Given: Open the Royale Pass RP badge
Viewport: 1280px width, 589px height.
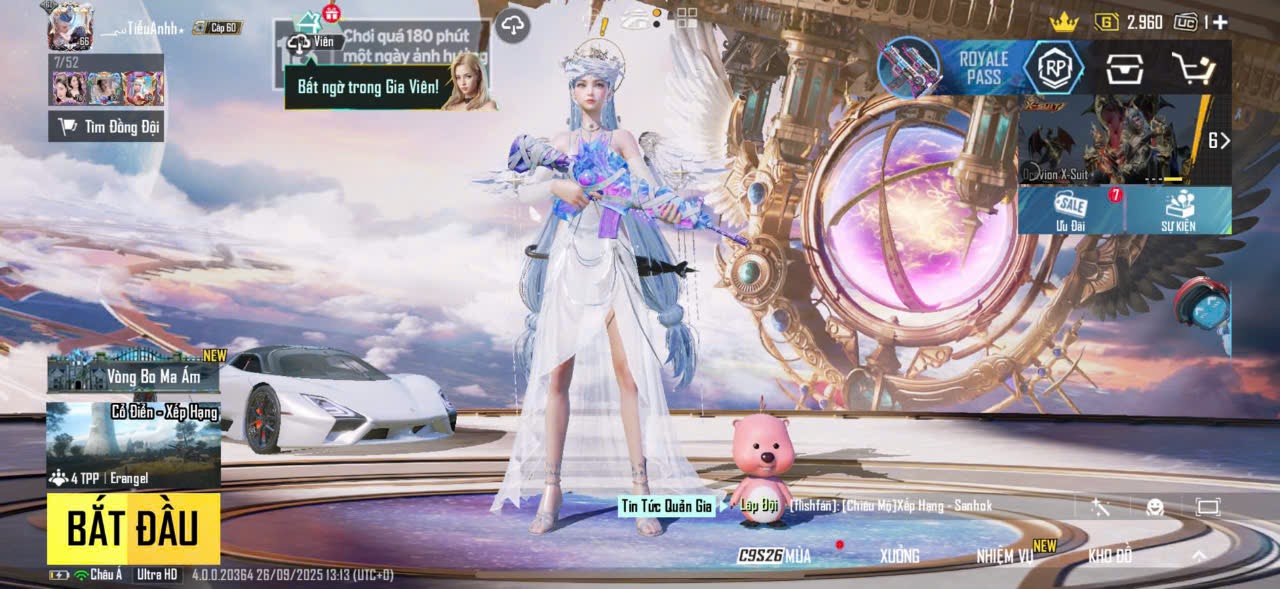Looking at the screenshot, I should (1054, 68).
